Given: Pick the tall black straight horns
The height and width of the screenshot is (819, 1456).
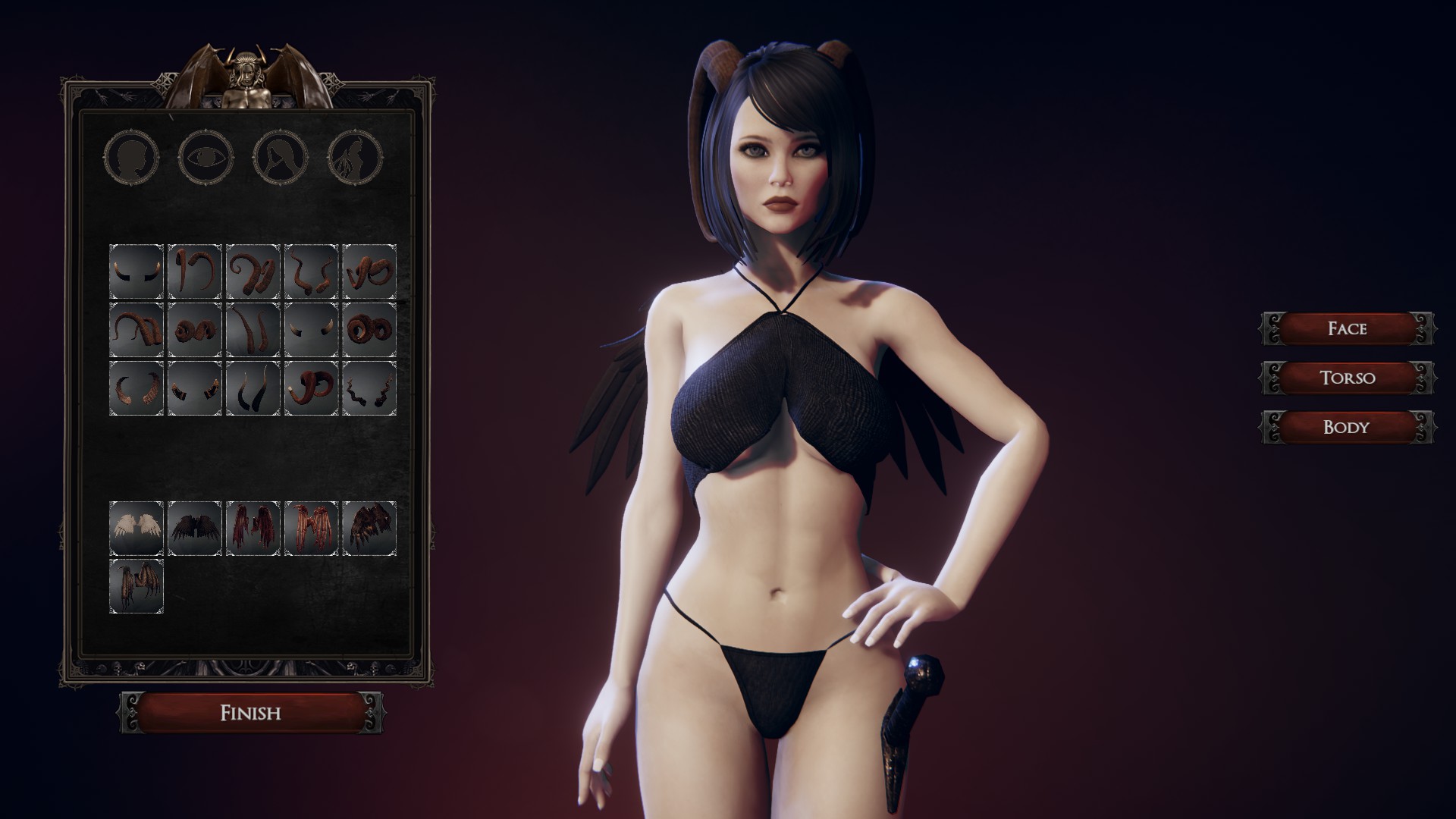Looking at the screenshot, I should [x=253, y=388].
